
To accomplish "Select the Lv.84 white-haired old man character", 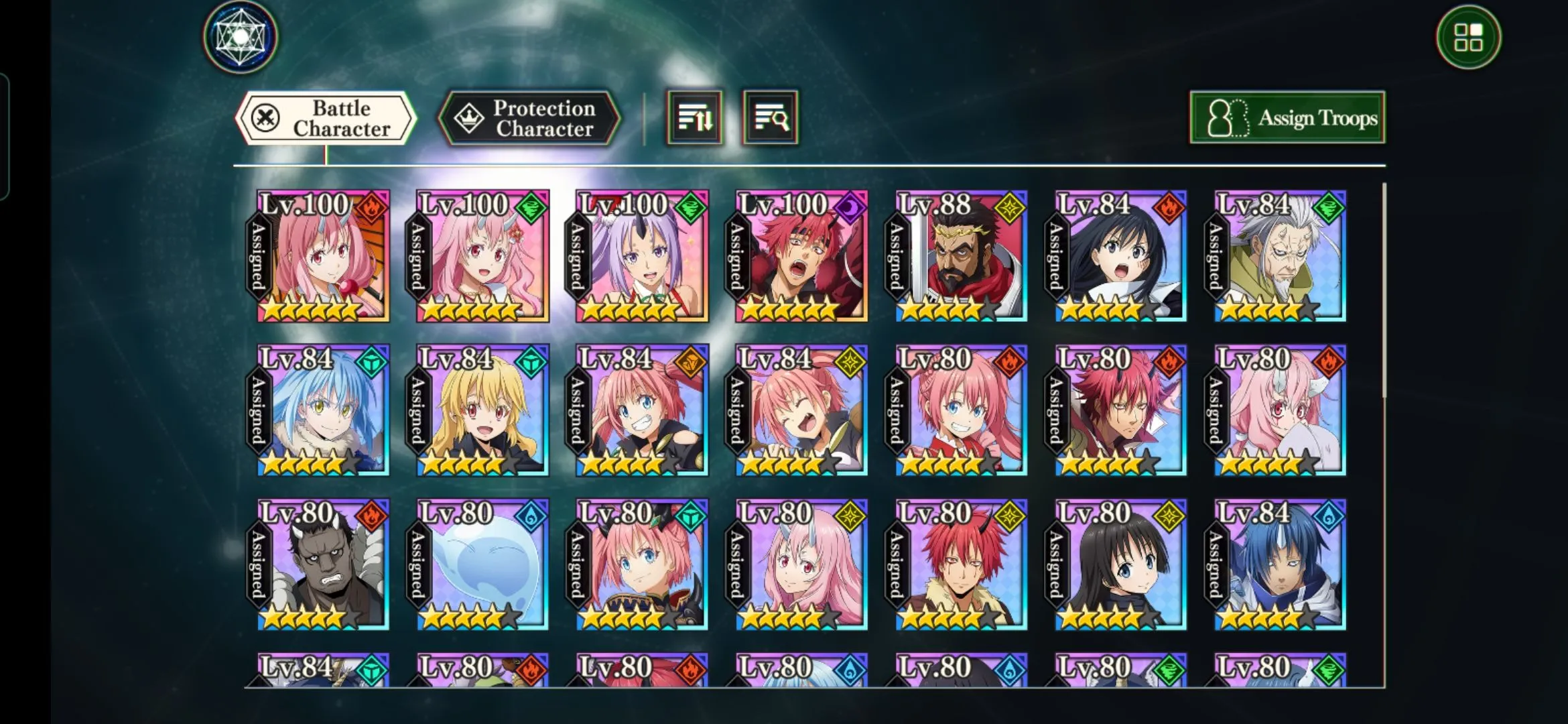I will [1280, 256].
